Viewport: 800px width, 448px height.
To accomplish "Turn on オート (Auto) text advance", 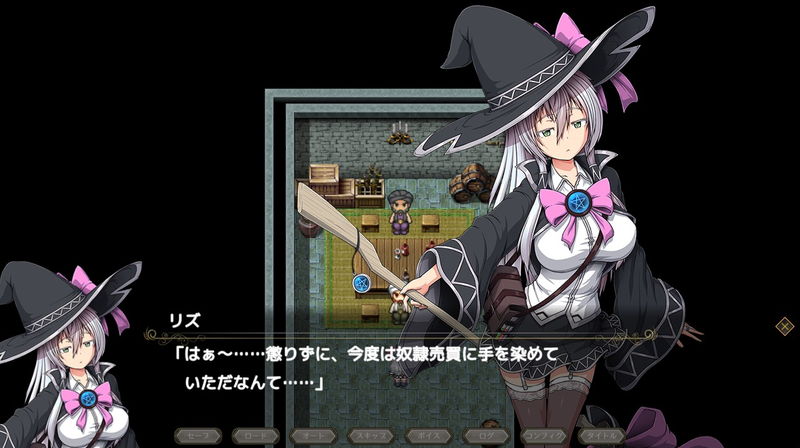I will (x=313, y=436).
